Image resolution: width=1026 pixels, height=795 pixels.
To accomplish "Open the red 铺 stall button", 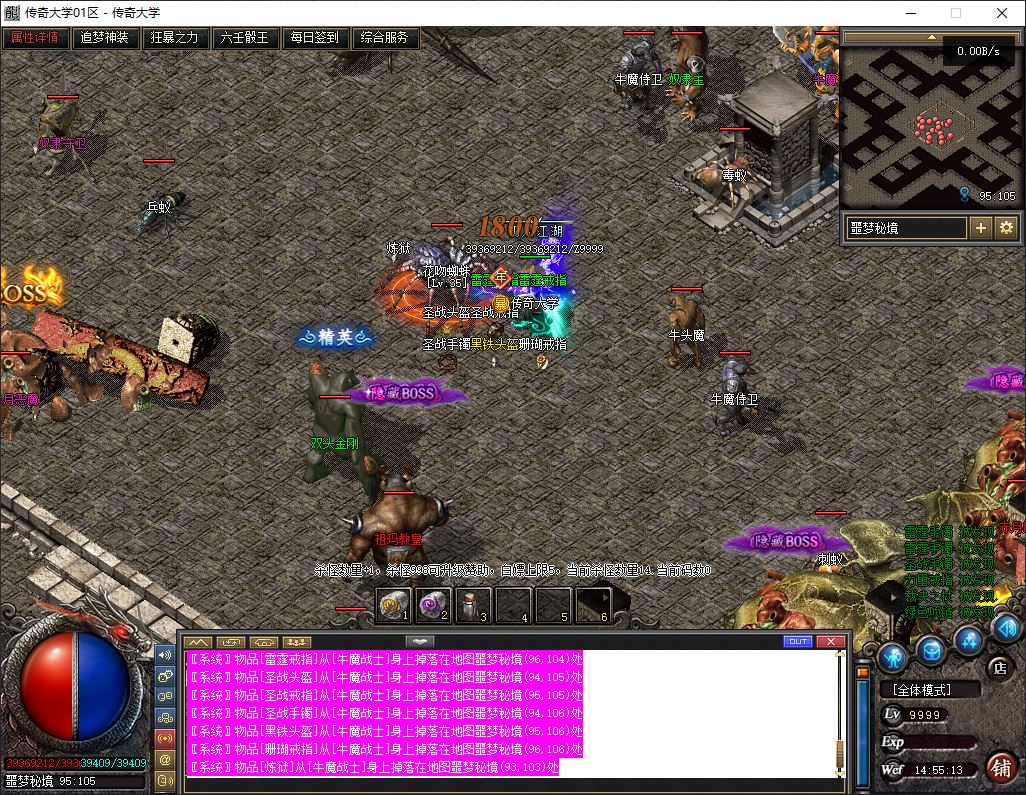I will 1000,766.
